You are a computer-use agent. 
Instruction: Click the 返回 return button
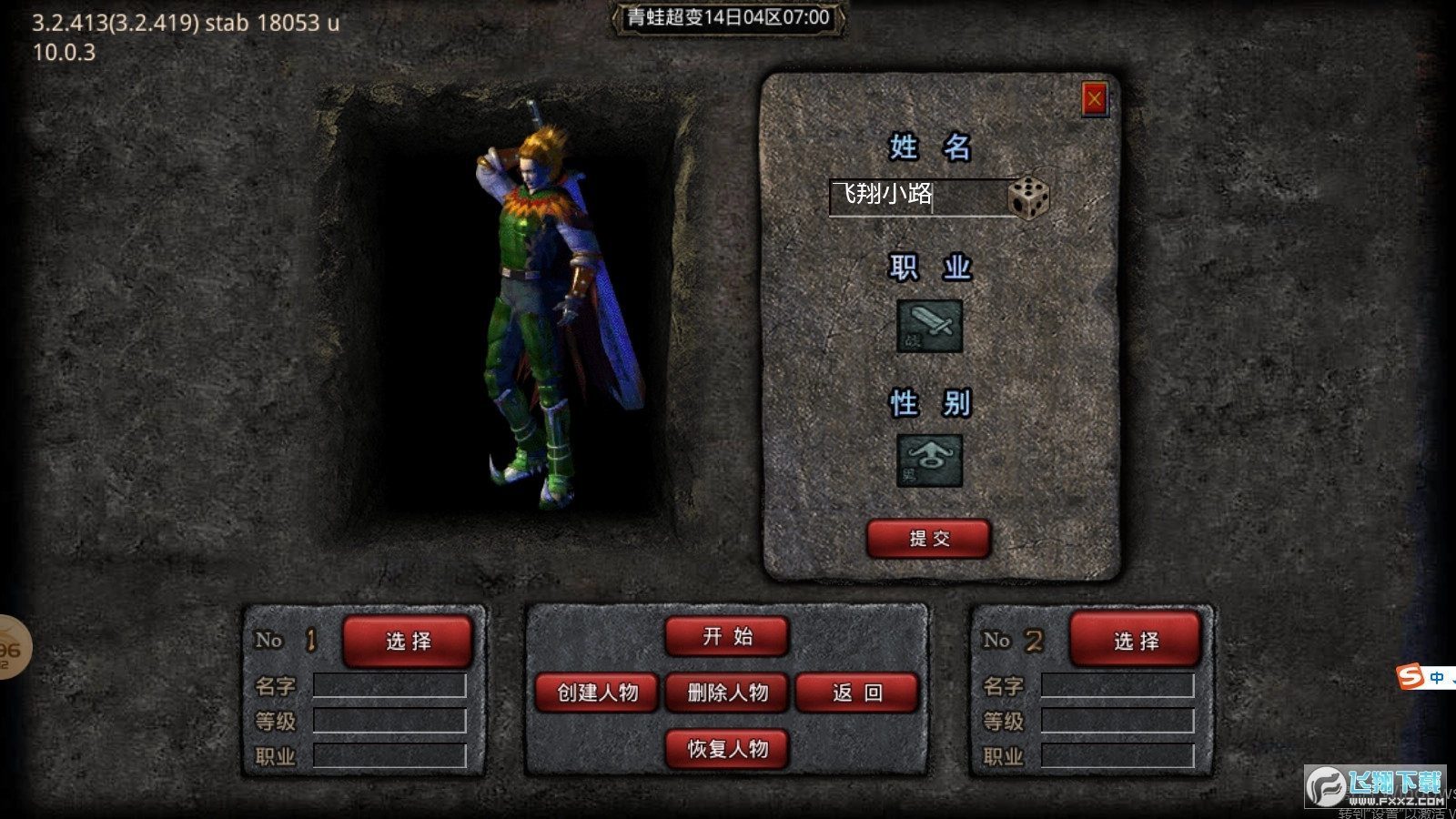[x=855, y=693]
